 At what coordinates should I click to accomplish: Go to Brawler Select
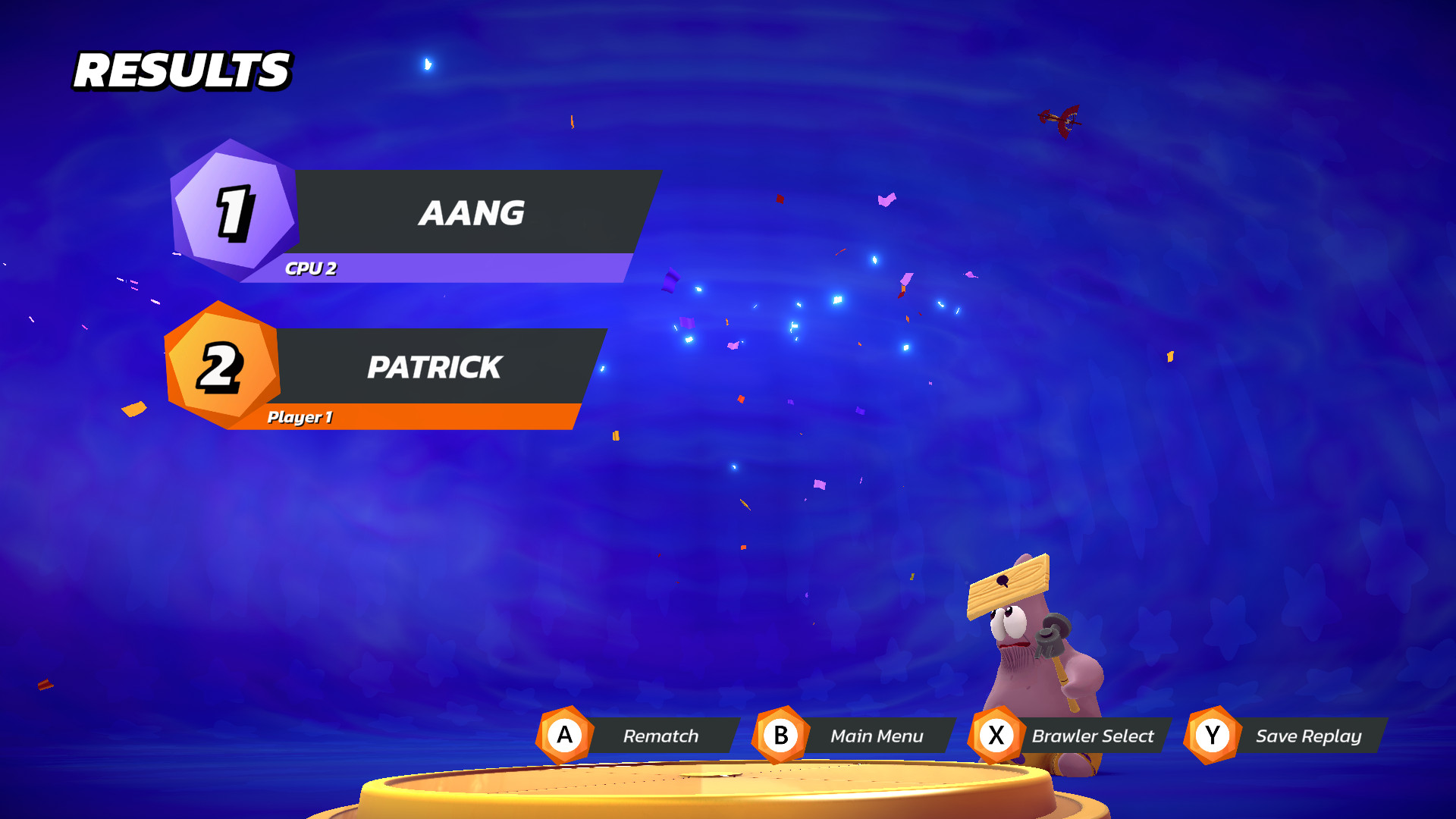point(1093,735)
